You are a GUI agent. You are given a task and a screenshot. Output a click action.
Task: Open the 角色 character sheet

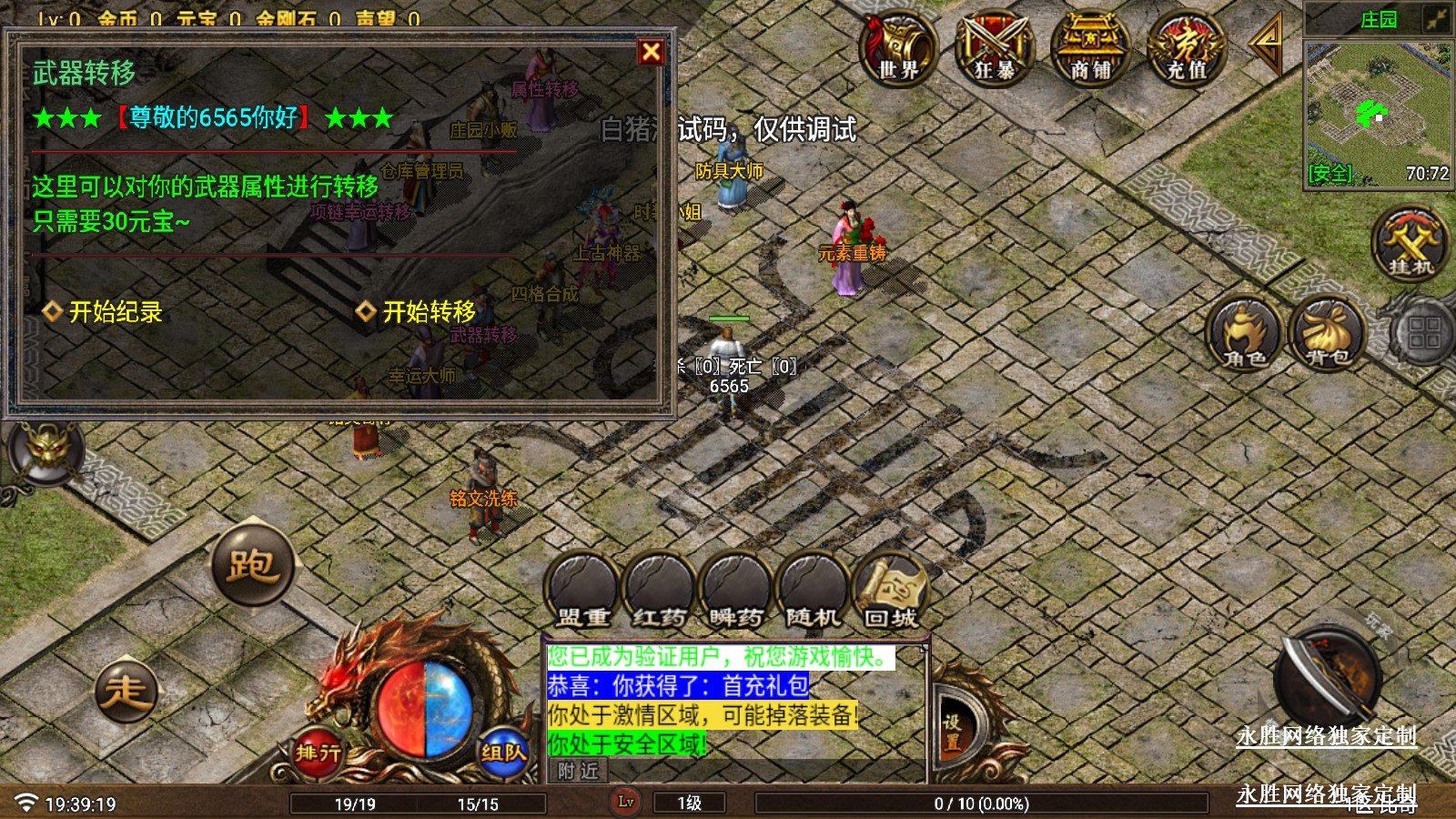(x=1244, y=333)
